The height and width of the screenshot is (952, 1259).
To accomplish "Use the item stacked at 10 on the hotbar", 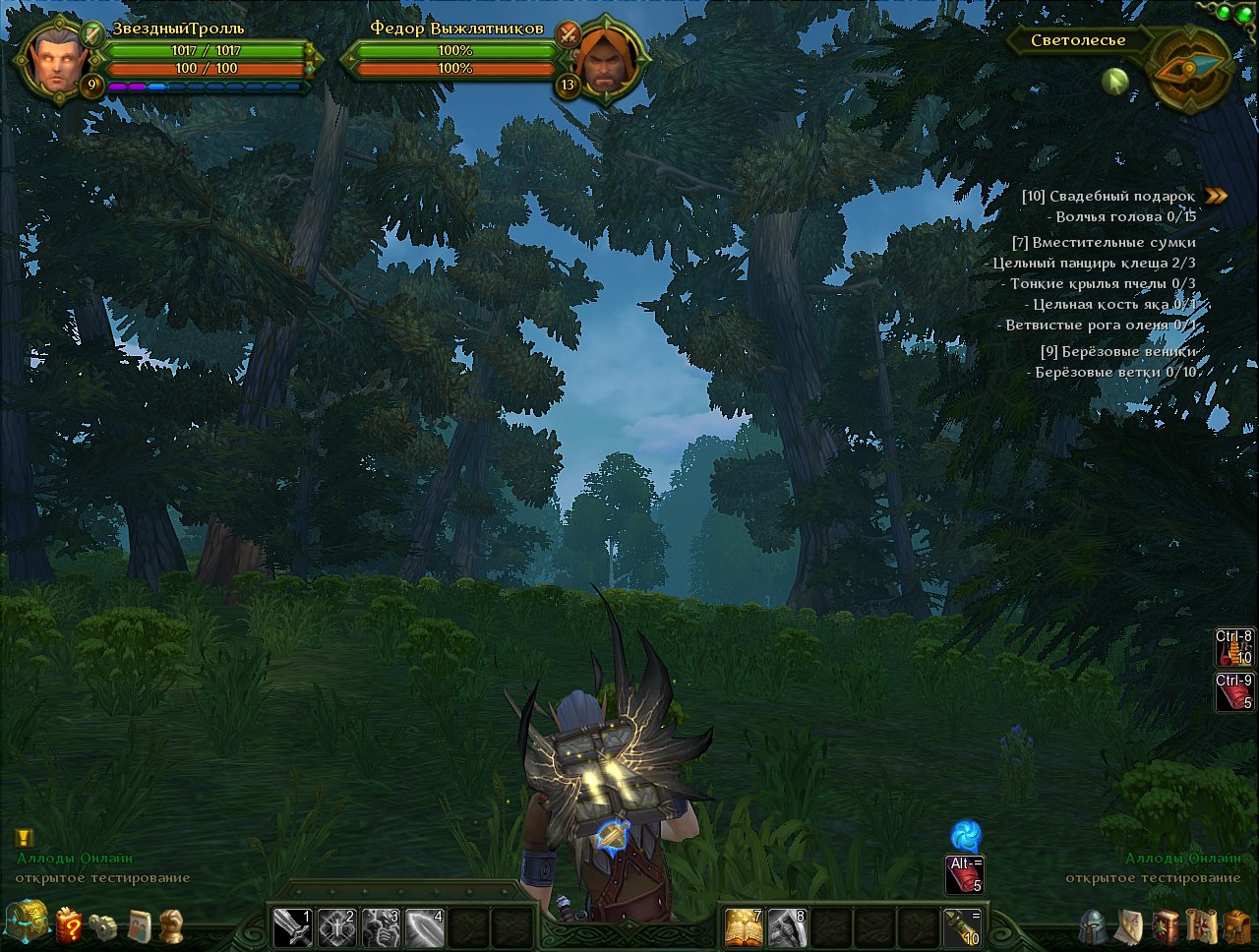I will 961,926.
